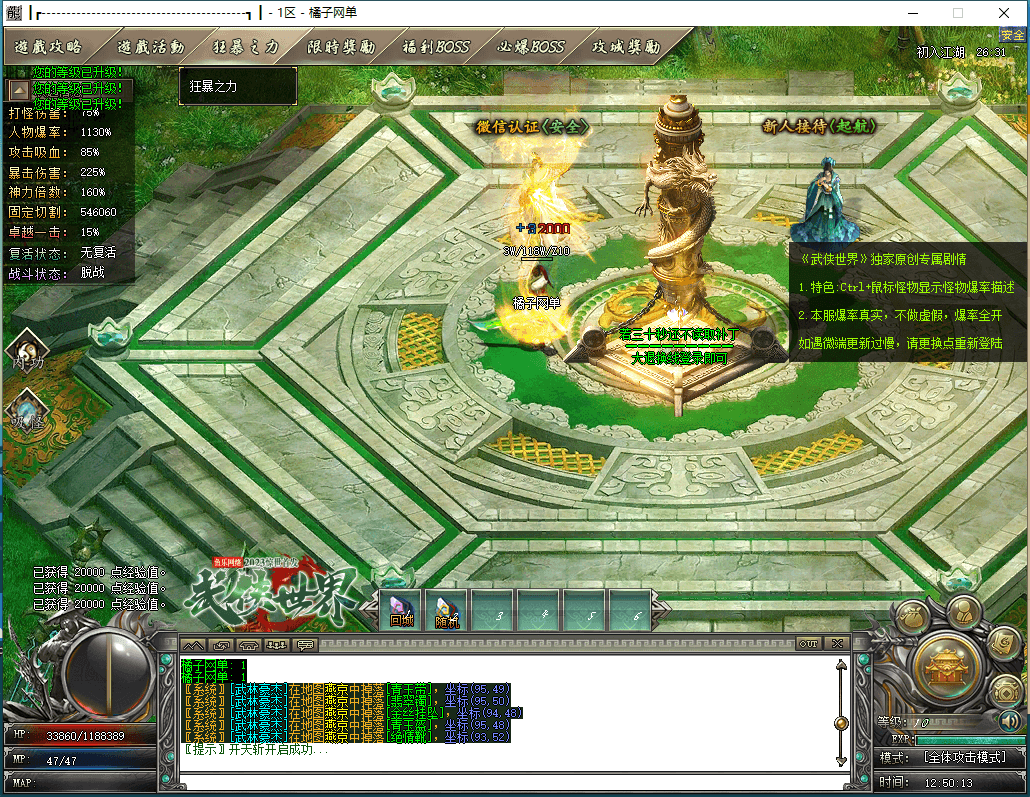Collapse the stats panel with the arrow button
The image size is (1030, 797).
(x=19, y=90)
